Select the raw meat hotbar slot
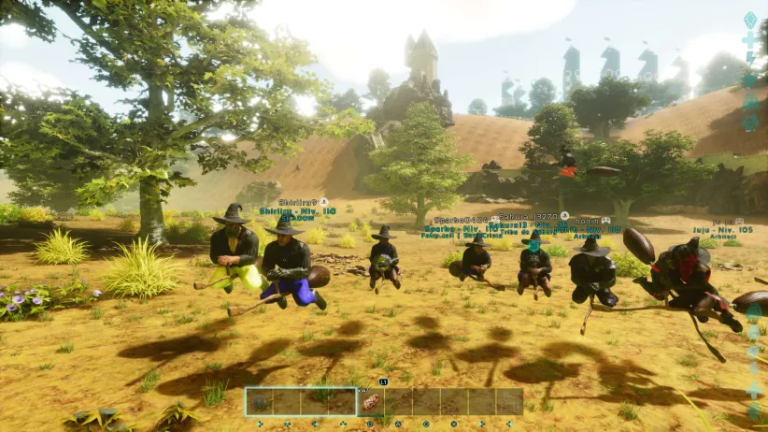The image size is (768, 432). pyautogui.click(x=371, y=402)
